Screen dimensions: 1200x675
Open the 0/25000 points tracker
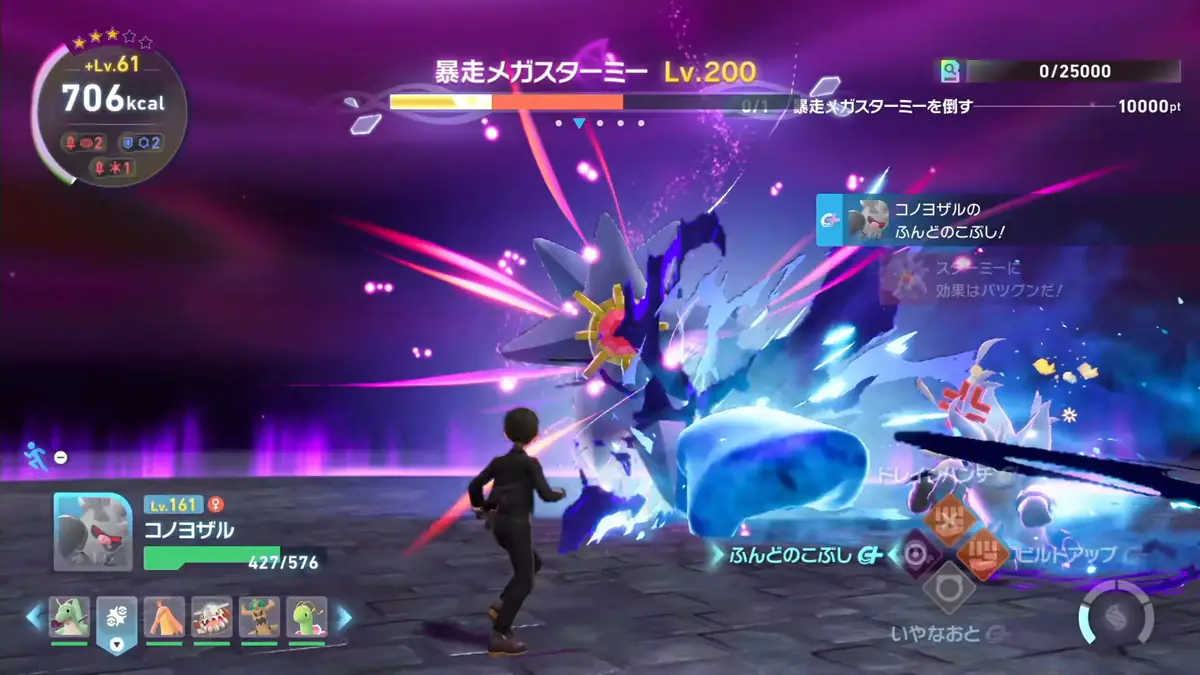[x=1060, y=71]
